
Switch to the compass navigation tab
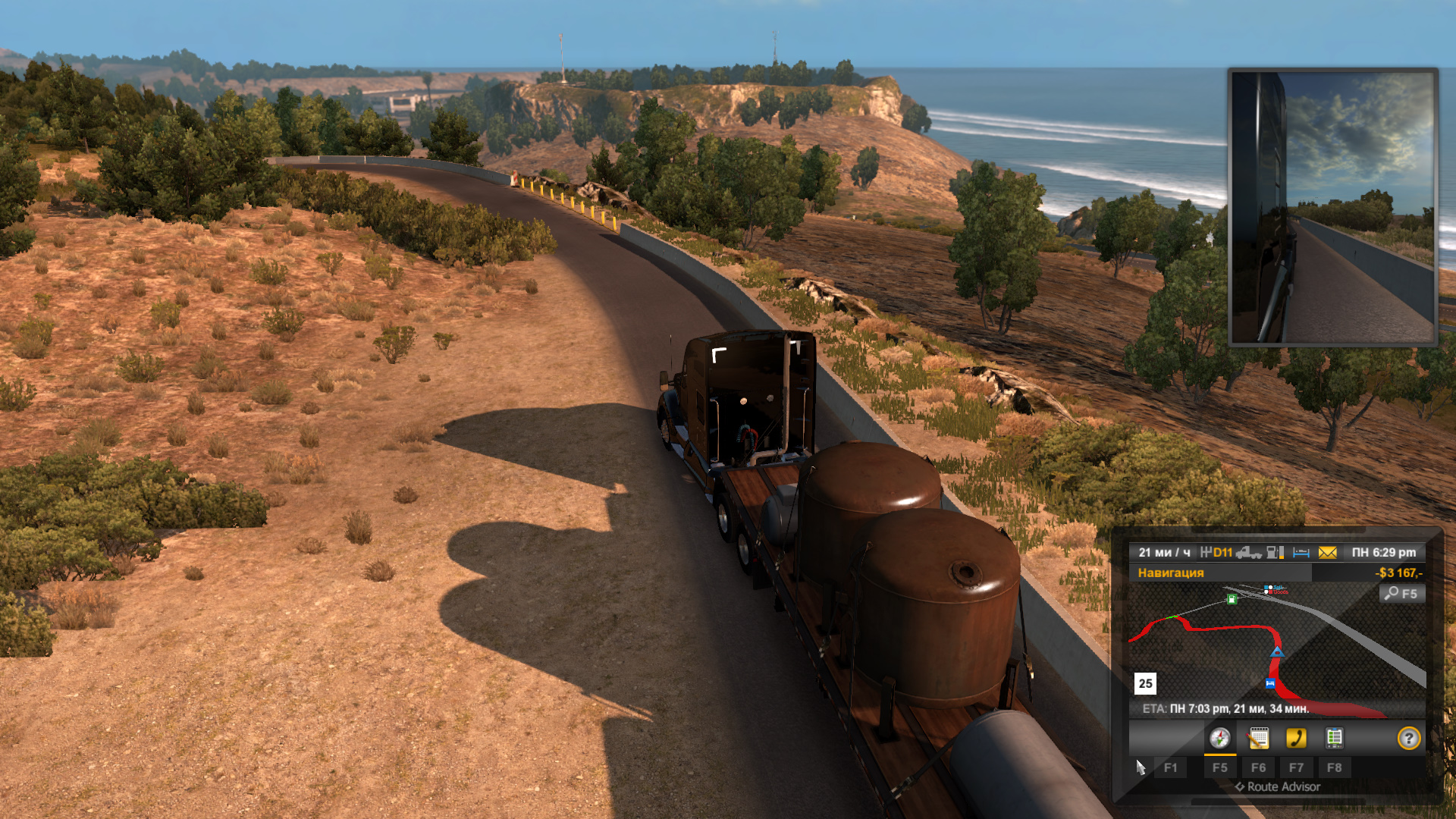pos(1219,738)
